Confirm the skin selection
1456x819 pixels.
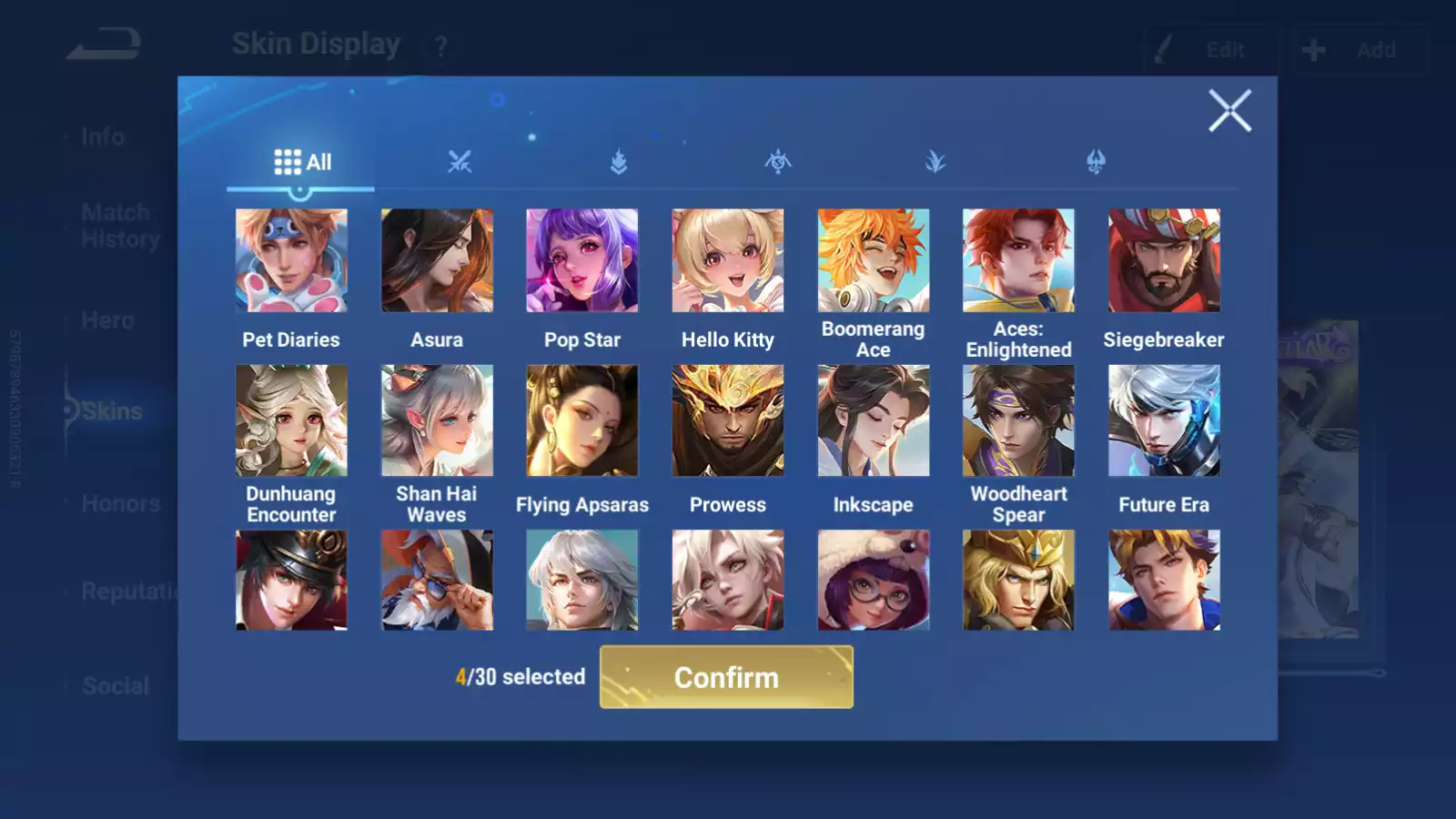[x=726, y=677]
